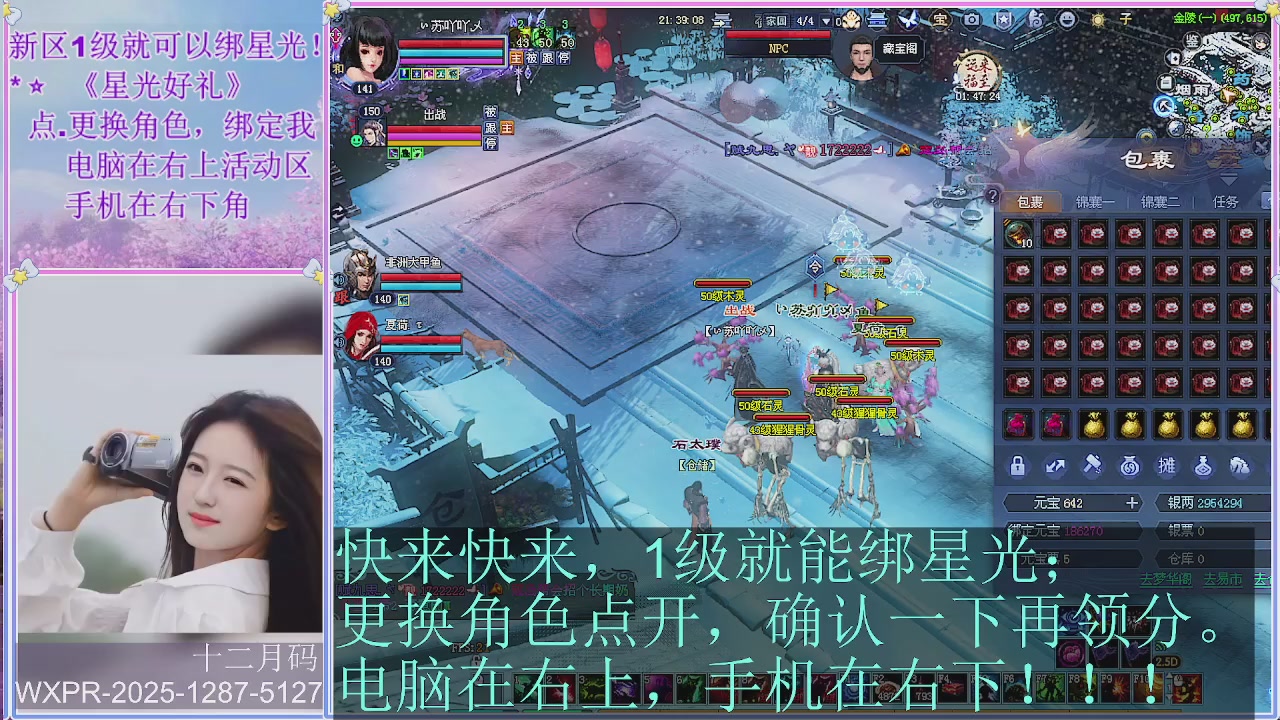The height and width of the screenshot is (720, 1280).
Task: Click the 寻宝阁 button near the NPC bar
Action: (897, 48)
